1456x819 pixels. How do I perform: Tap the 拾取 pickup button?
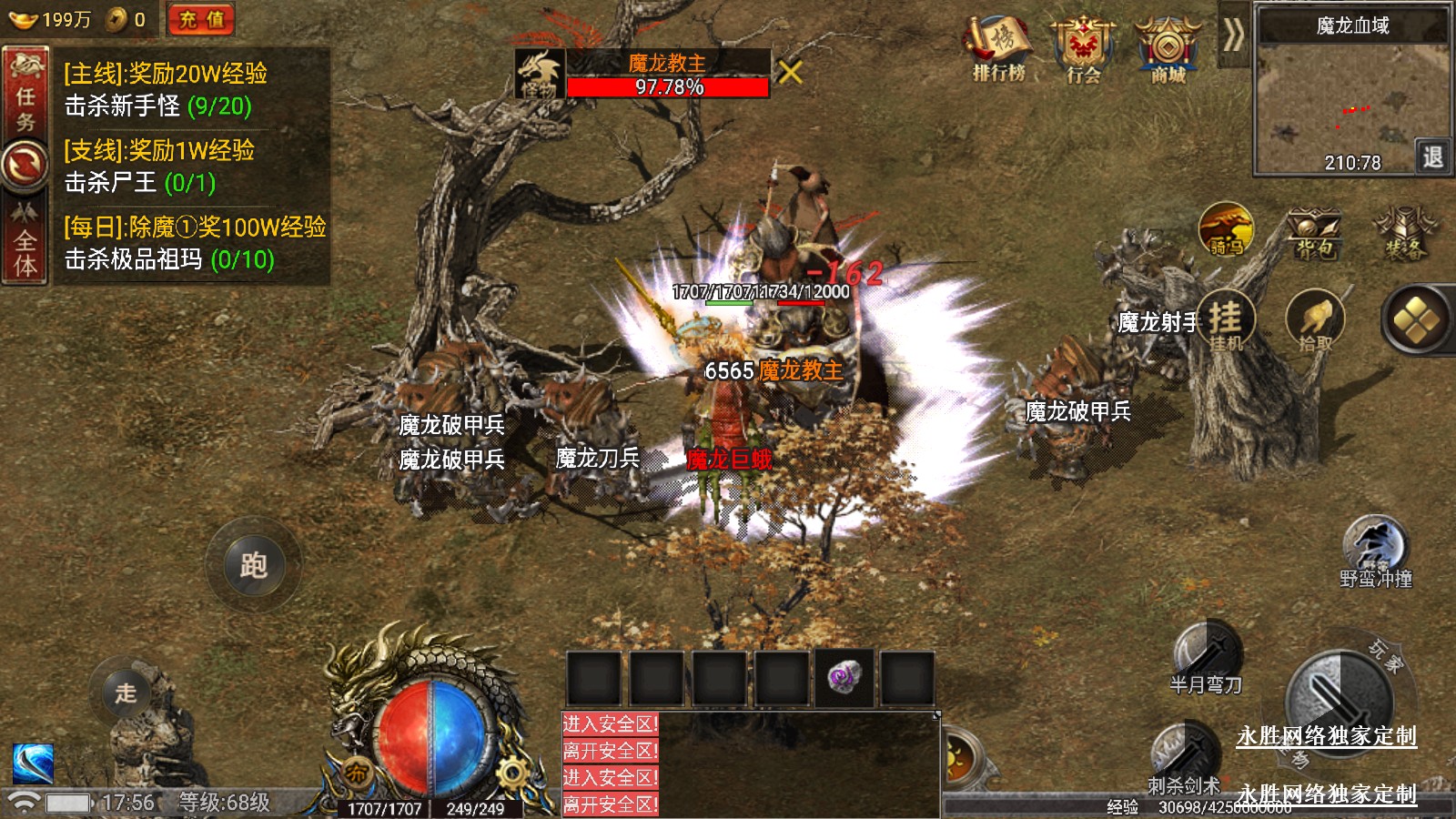pos(1315,320)
